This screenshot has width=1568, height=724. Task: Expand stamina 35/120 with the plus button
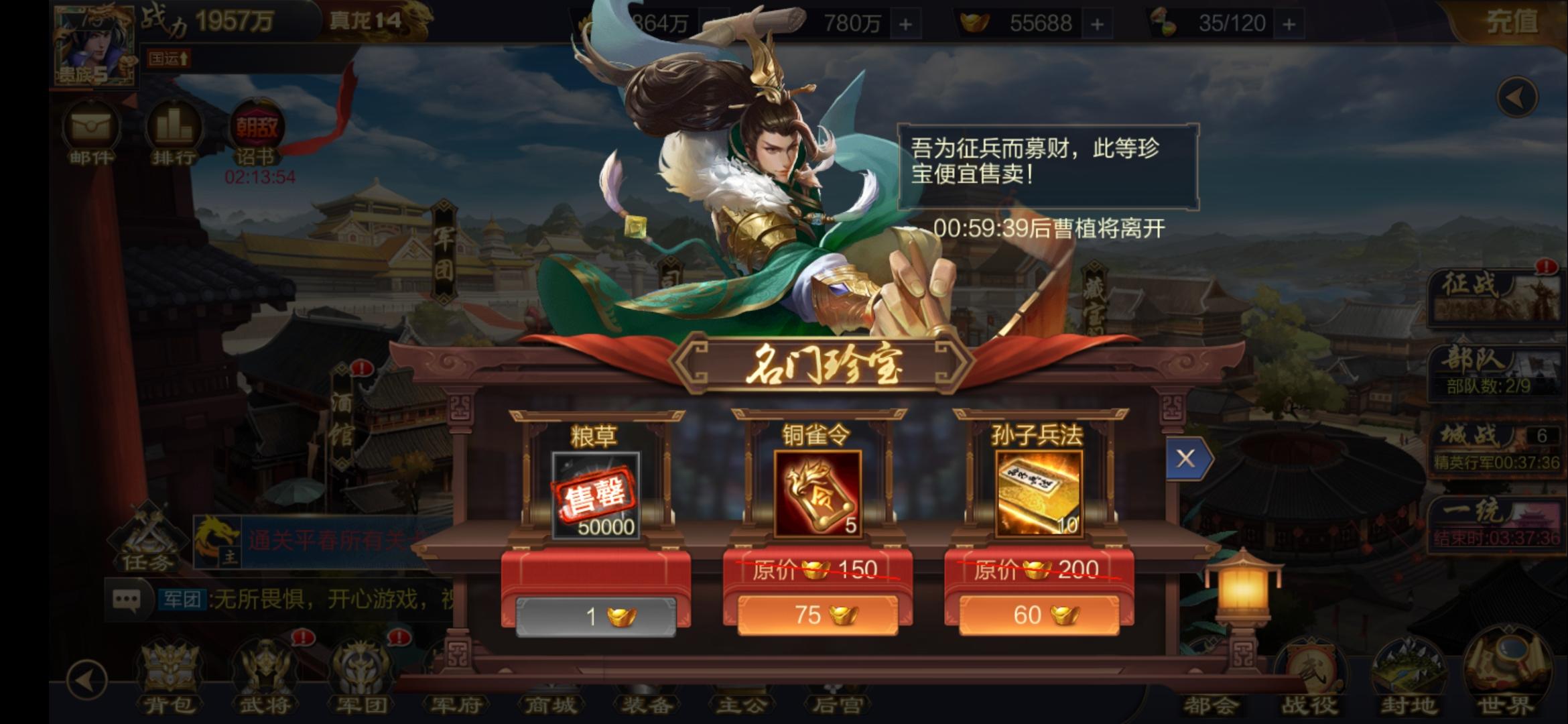point(1290,23)
